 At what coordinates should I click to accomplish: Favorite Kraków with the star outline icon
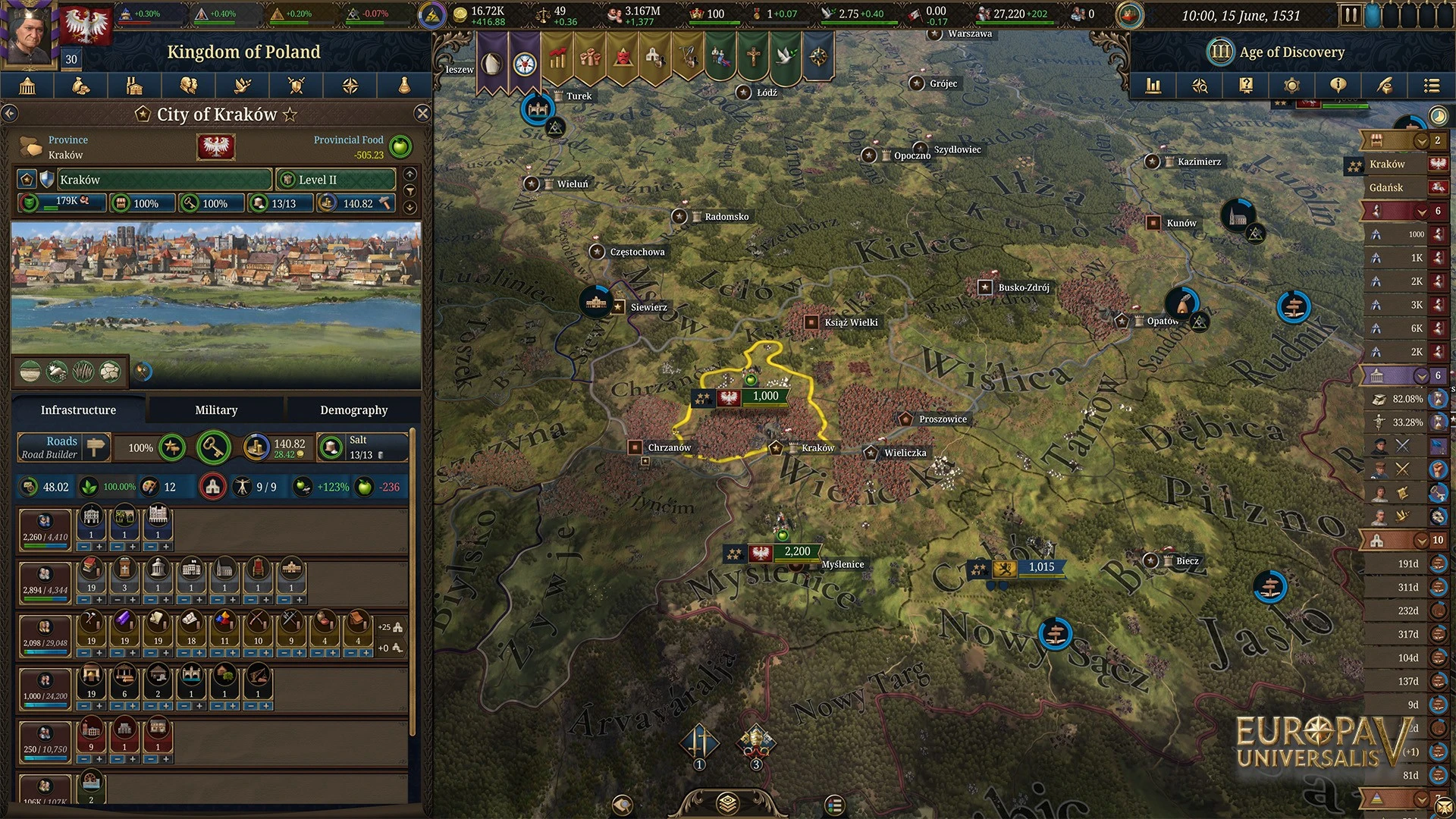click(x=290, y=115)
